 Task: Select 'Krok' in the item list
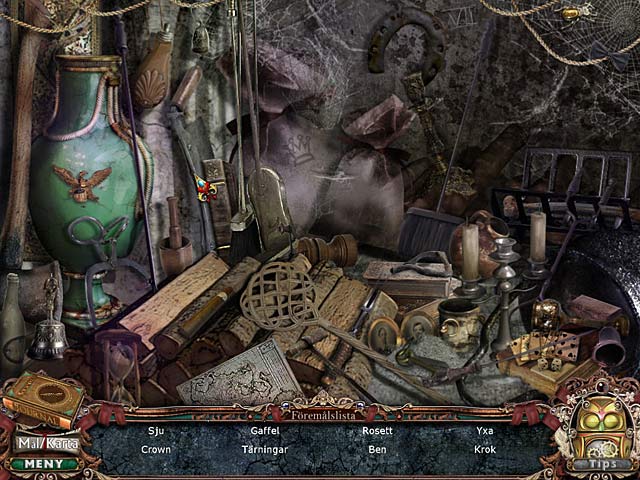[486, 450]
